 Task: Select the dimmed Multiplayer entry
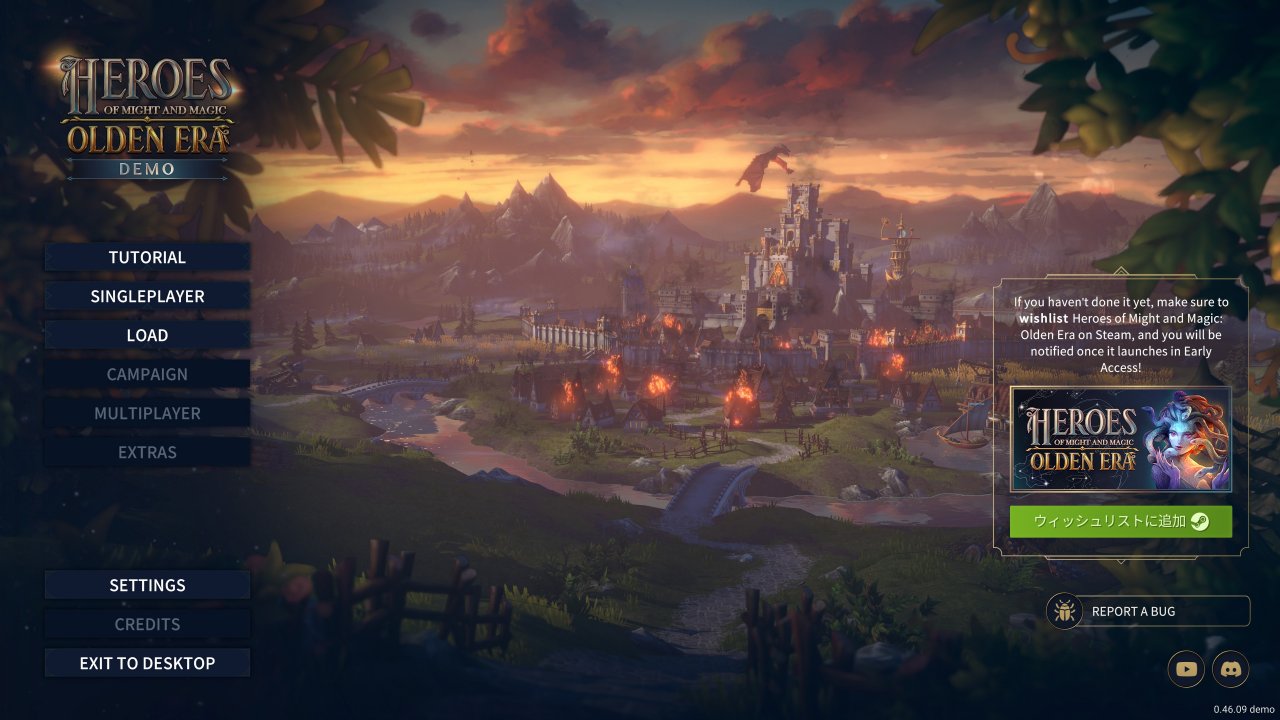click(x=147, y=413)
